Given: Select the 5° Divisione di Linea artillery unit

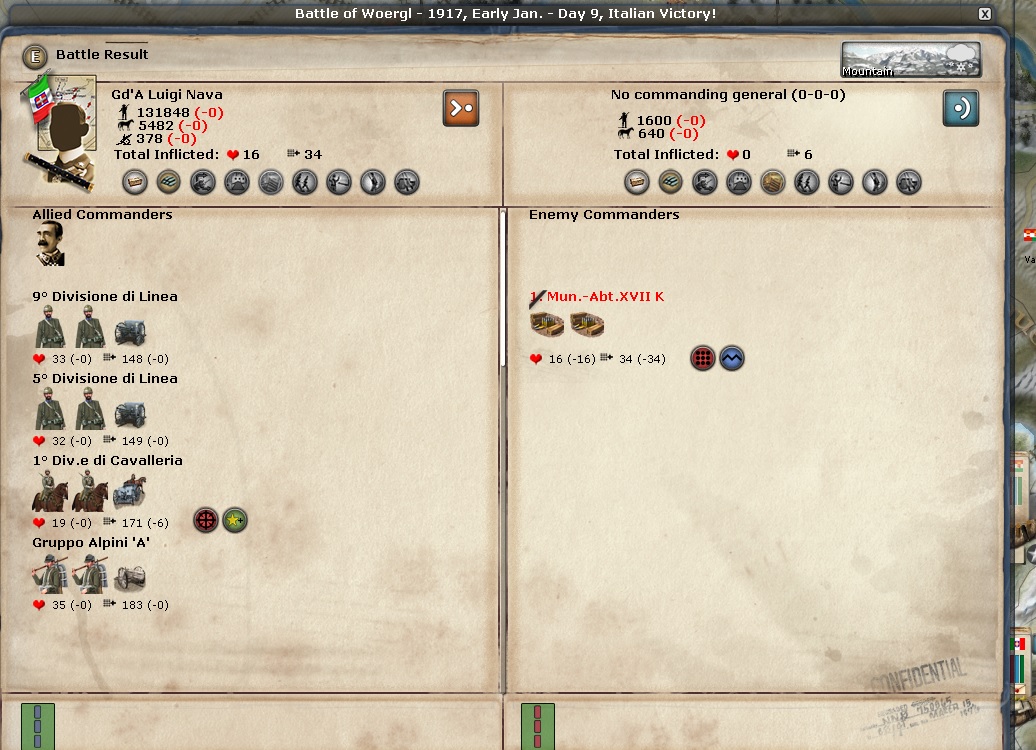Looking at the screenshot, I should (130, 415).
